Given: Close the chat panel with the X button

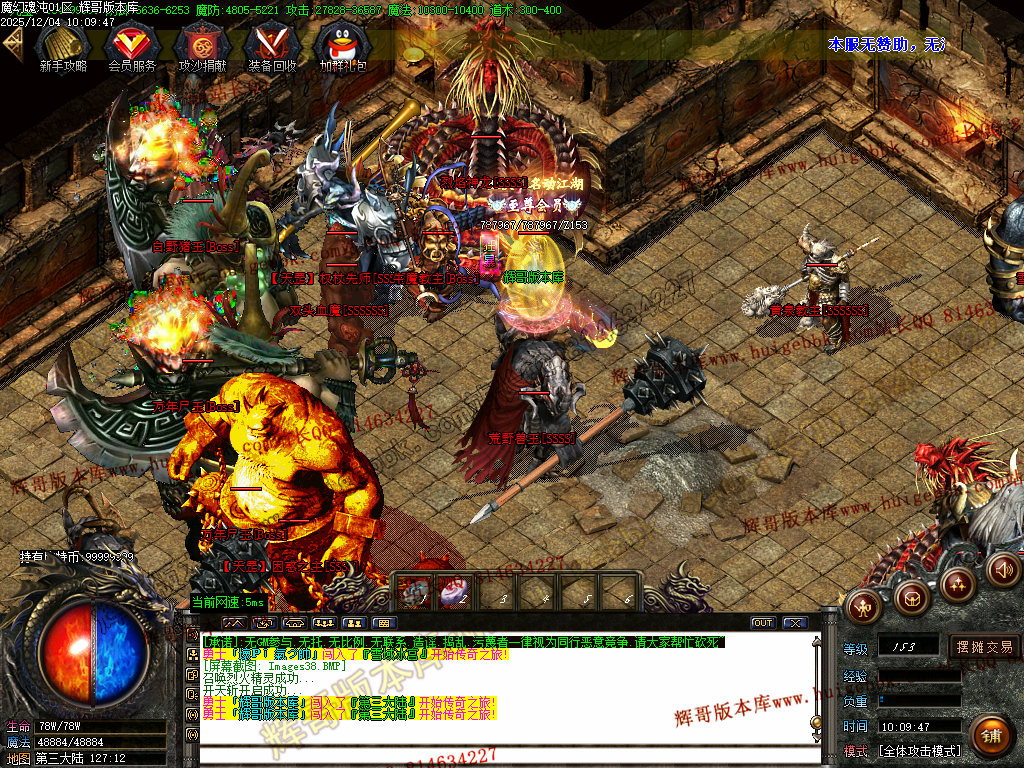Looking at the screenshot, I should point(794,623).
